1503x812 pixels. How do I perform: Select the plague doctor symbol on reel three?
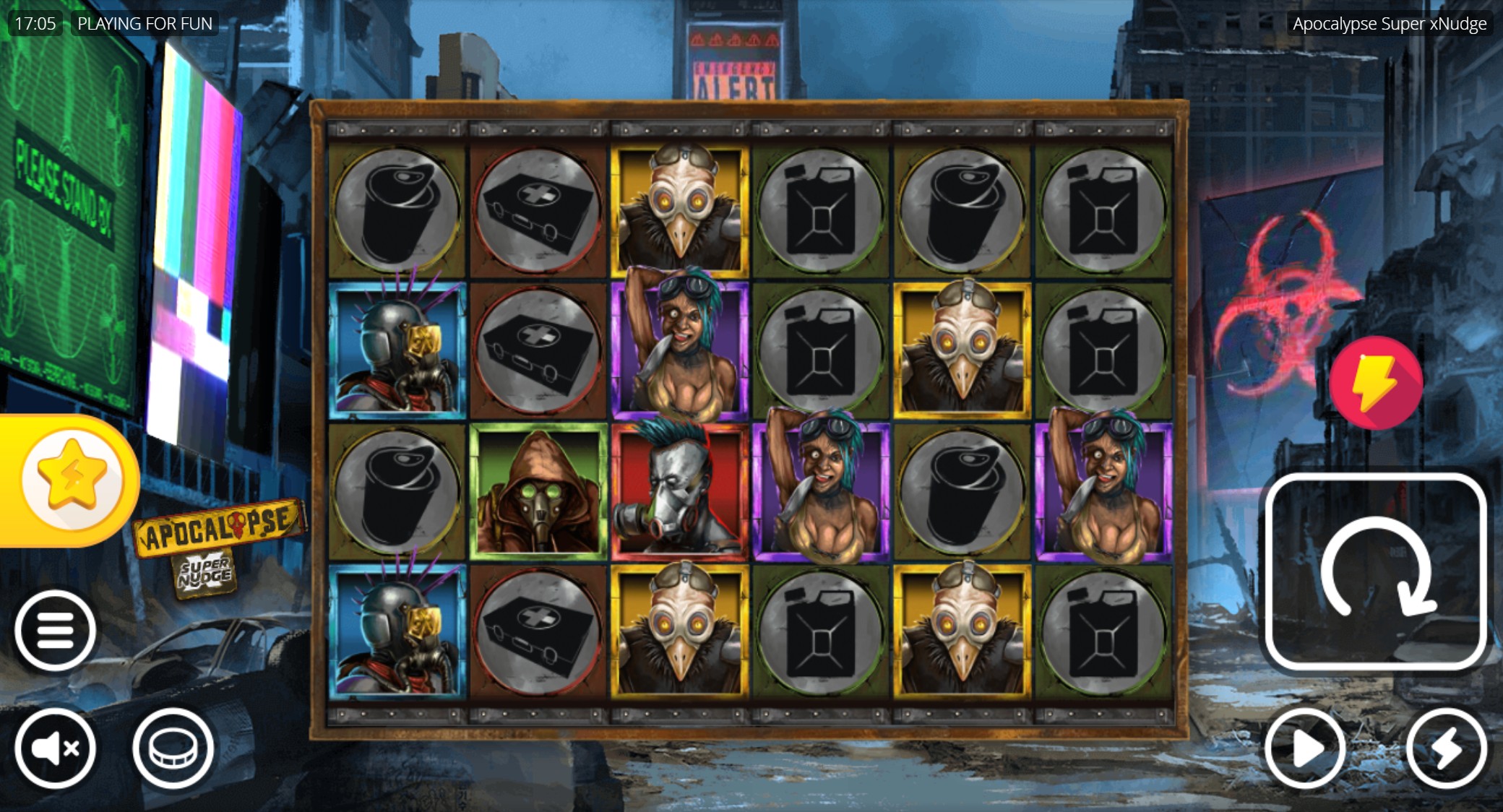point(679,206)
